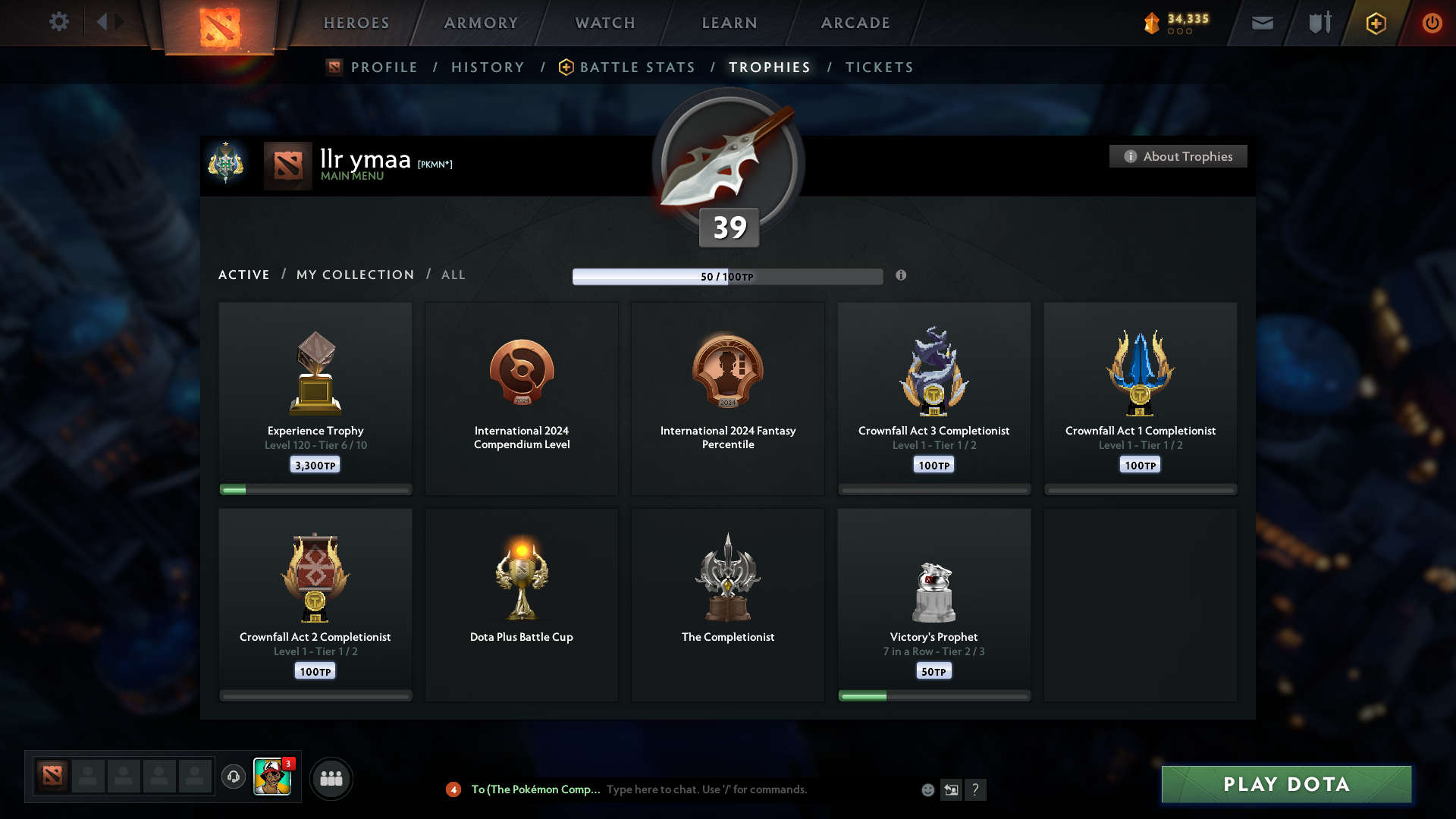Click the power button to exit Dota
This screenshot has height=819, width=1456.
(x=1432, y=23)
